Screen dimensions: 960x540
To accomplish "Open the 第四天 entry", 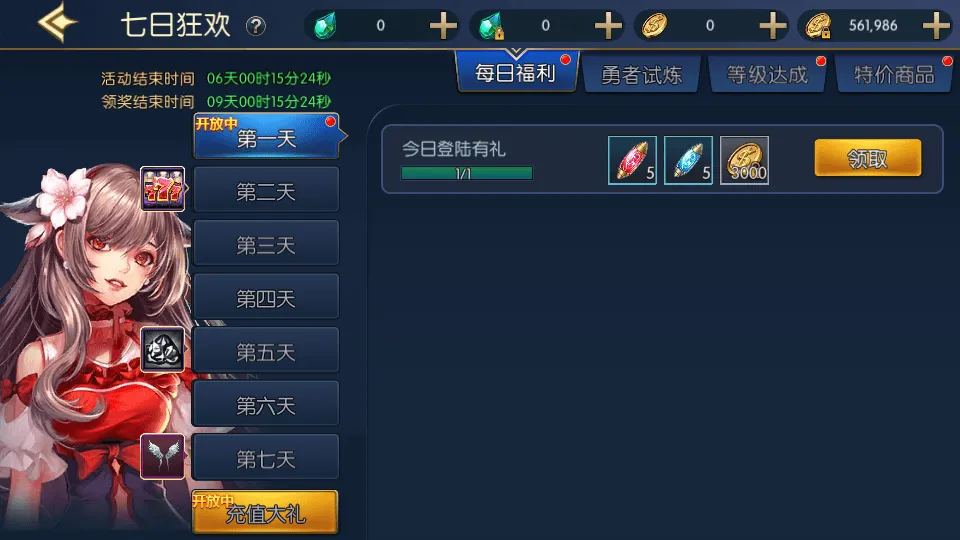I will click(266, 297).
